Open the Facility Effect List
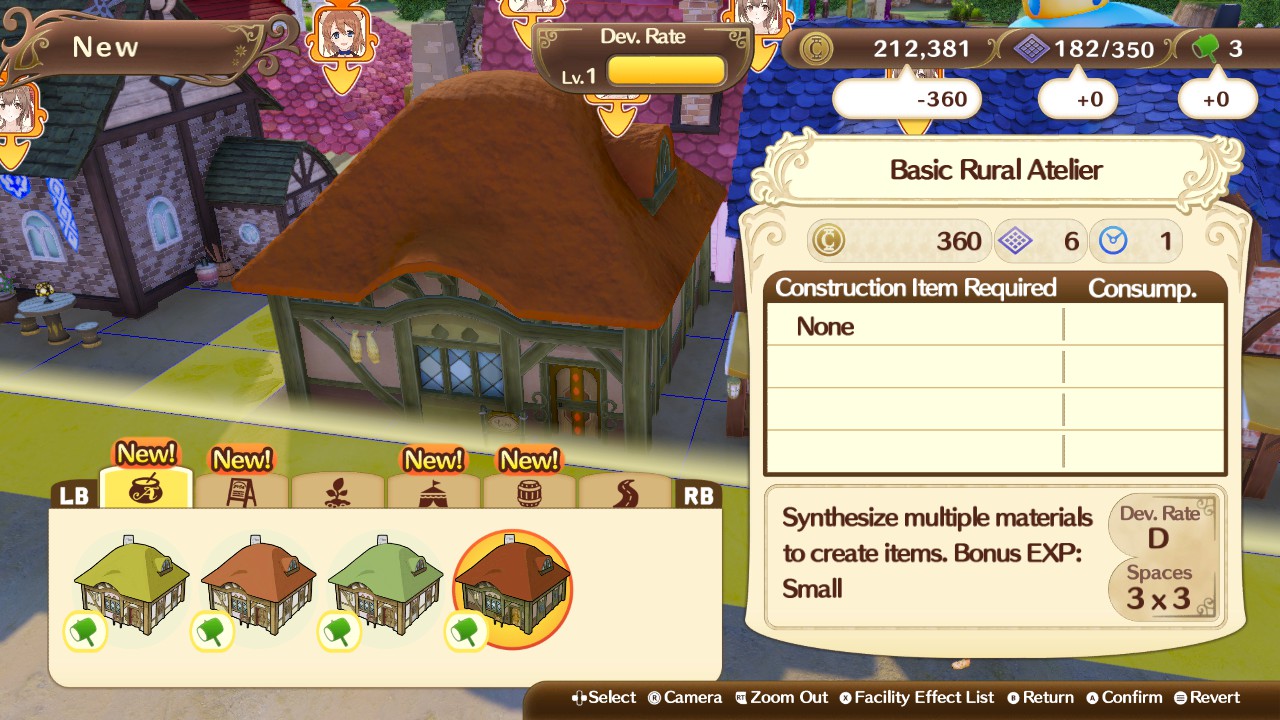Image resolution: width=1280 pixels, height=720 pixels. coord(917,697)
